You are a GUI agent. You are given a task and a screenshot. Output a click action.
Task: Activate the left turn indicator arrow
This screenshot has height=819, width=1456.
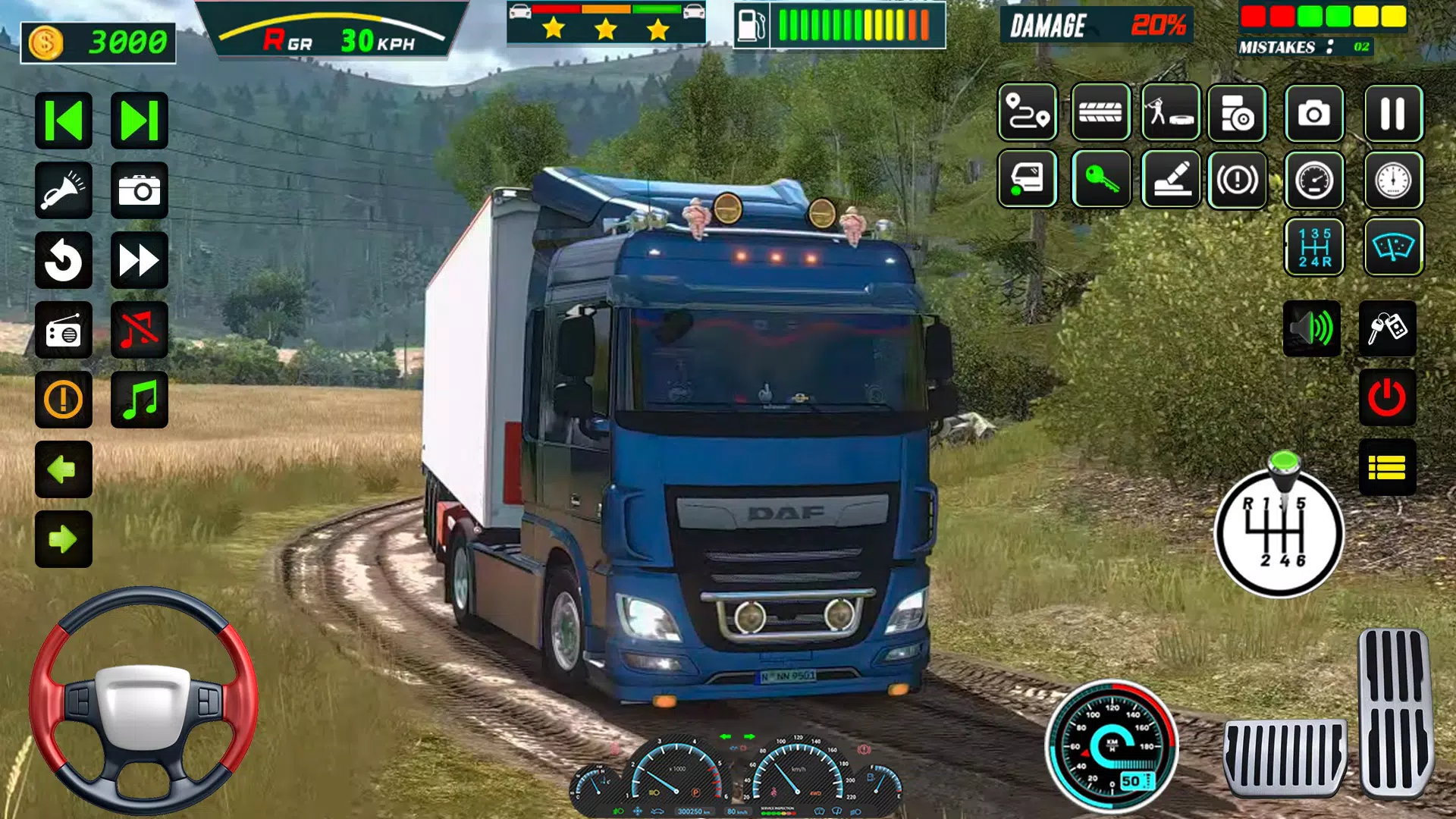64,469
